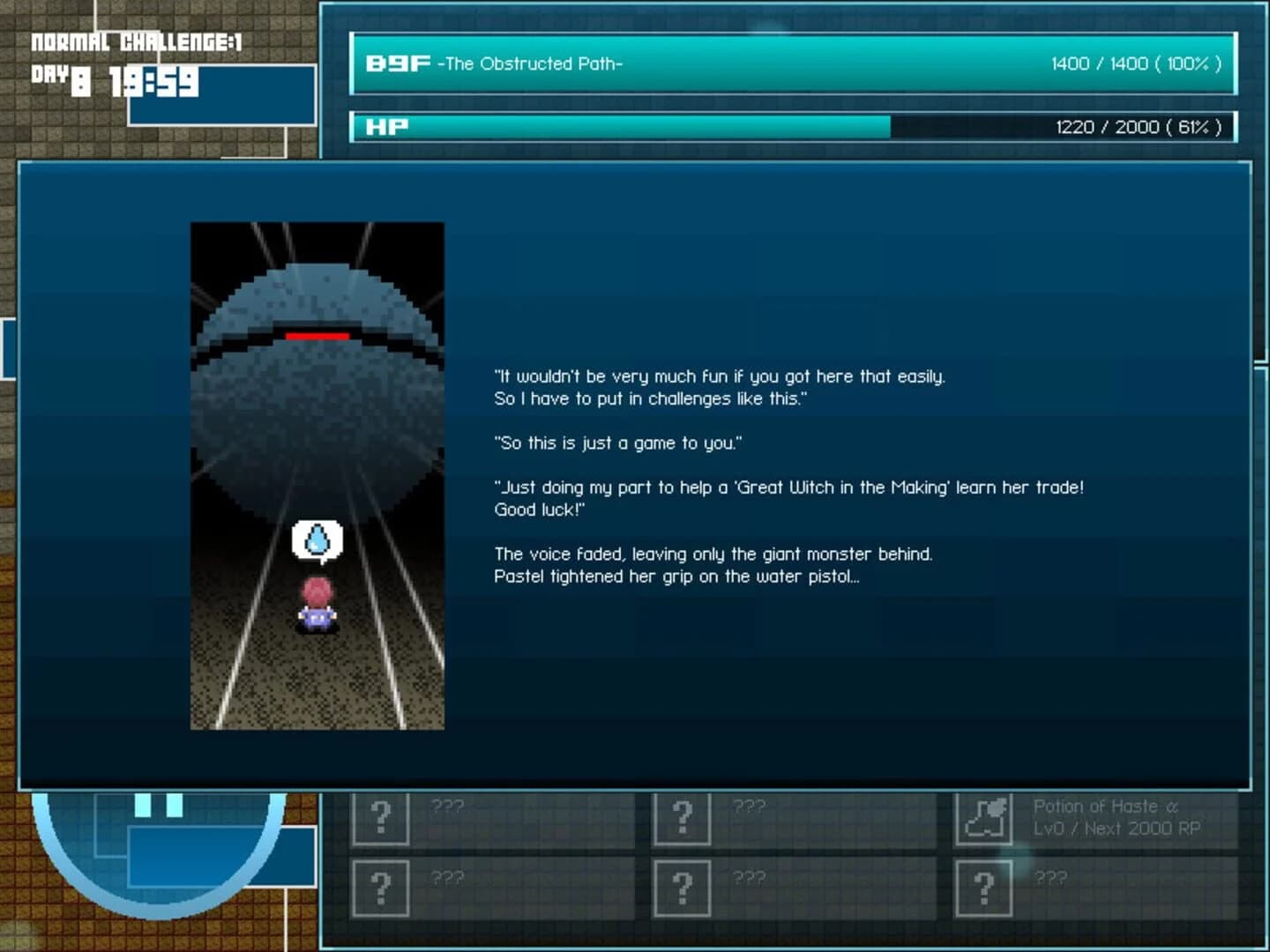
Task: Click the NORMAL CHALLENGE:1 label
Action: (137, 41)
